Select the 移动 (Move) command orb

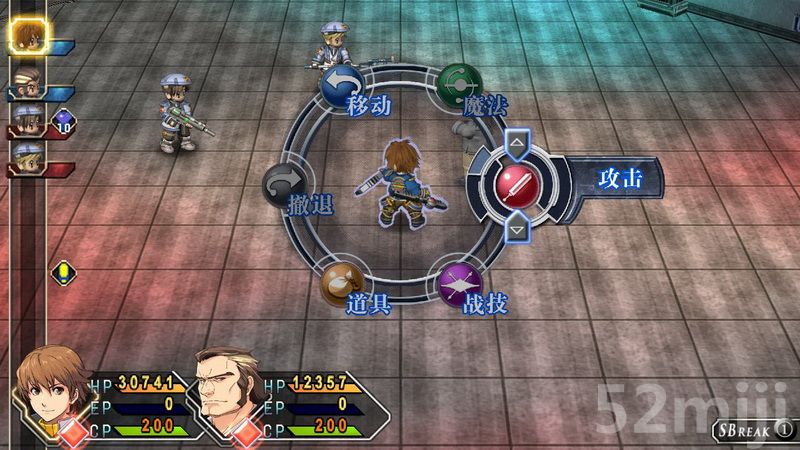pyautogui.click(x=340, y=86)
